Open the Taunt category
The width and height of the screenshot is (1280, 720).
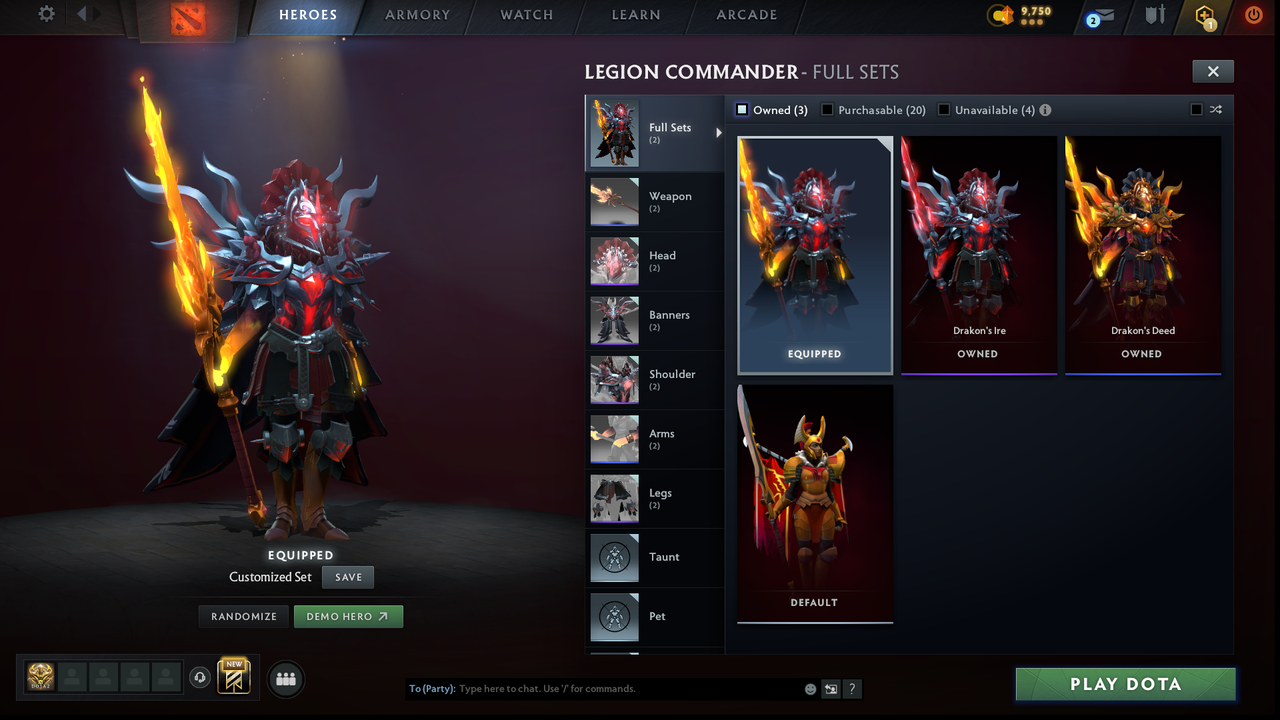[655, 558]
